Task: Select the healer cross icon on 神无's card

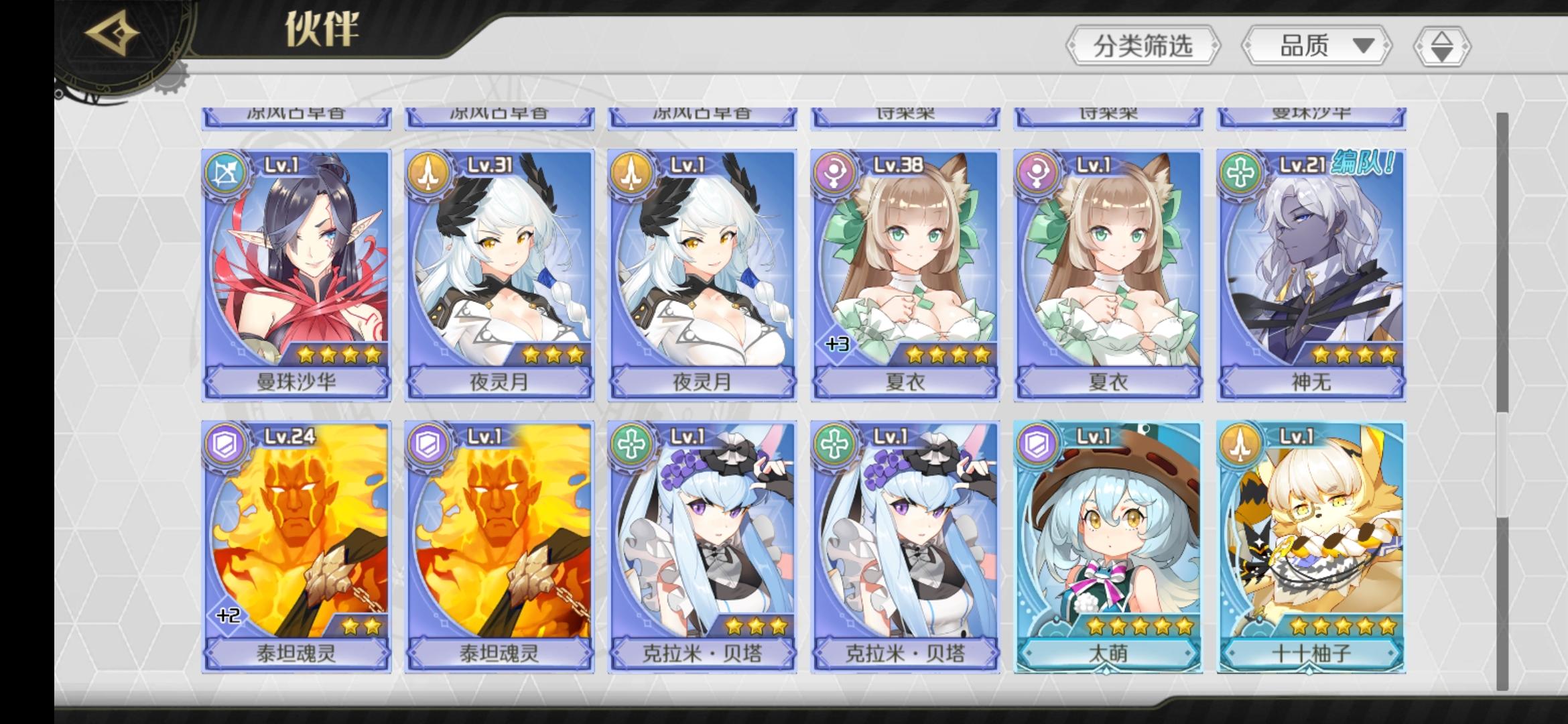Action: [1238, 170]
